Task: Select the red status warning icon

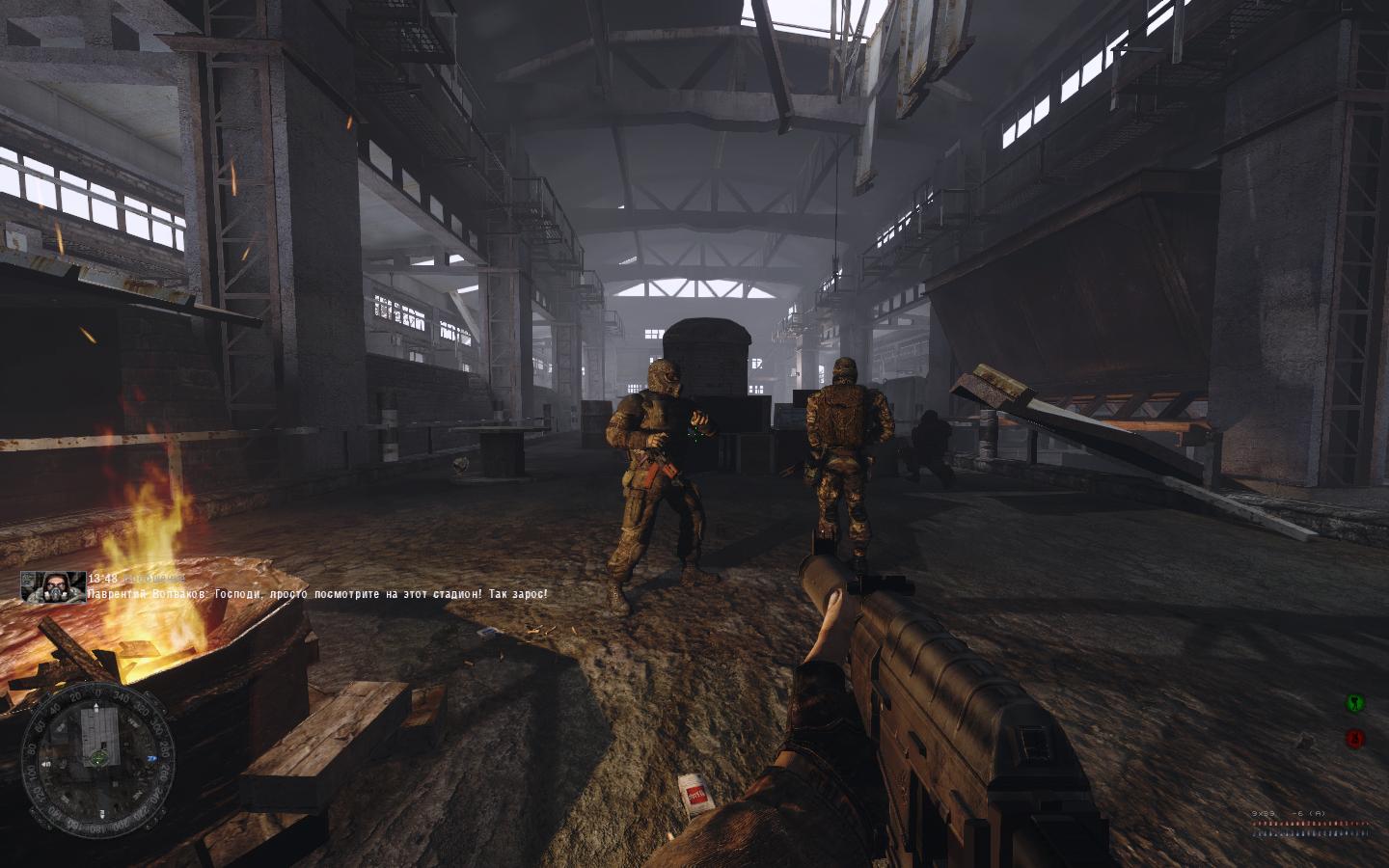Action: pos(1354,739)
